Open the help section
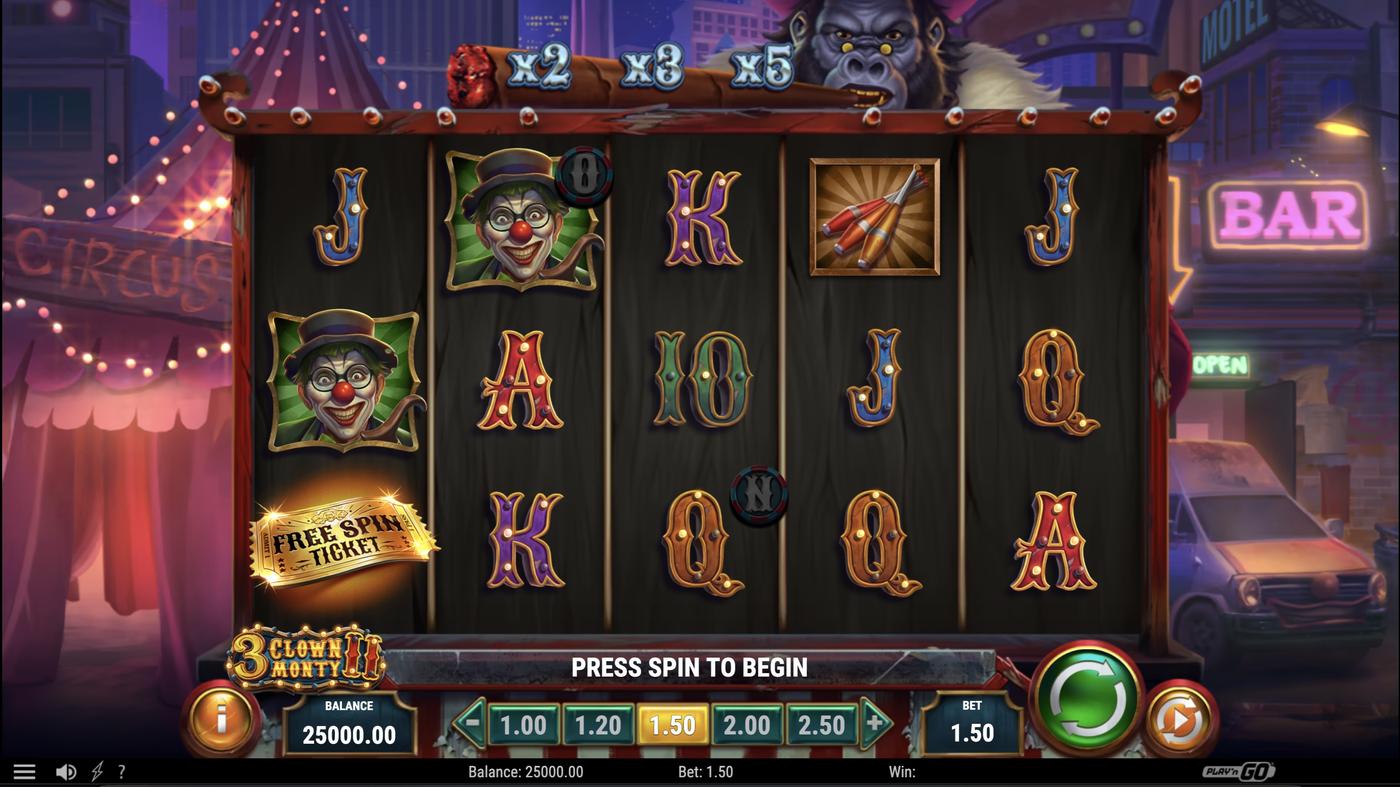The image size is (1400, 787). click(122, 770)
